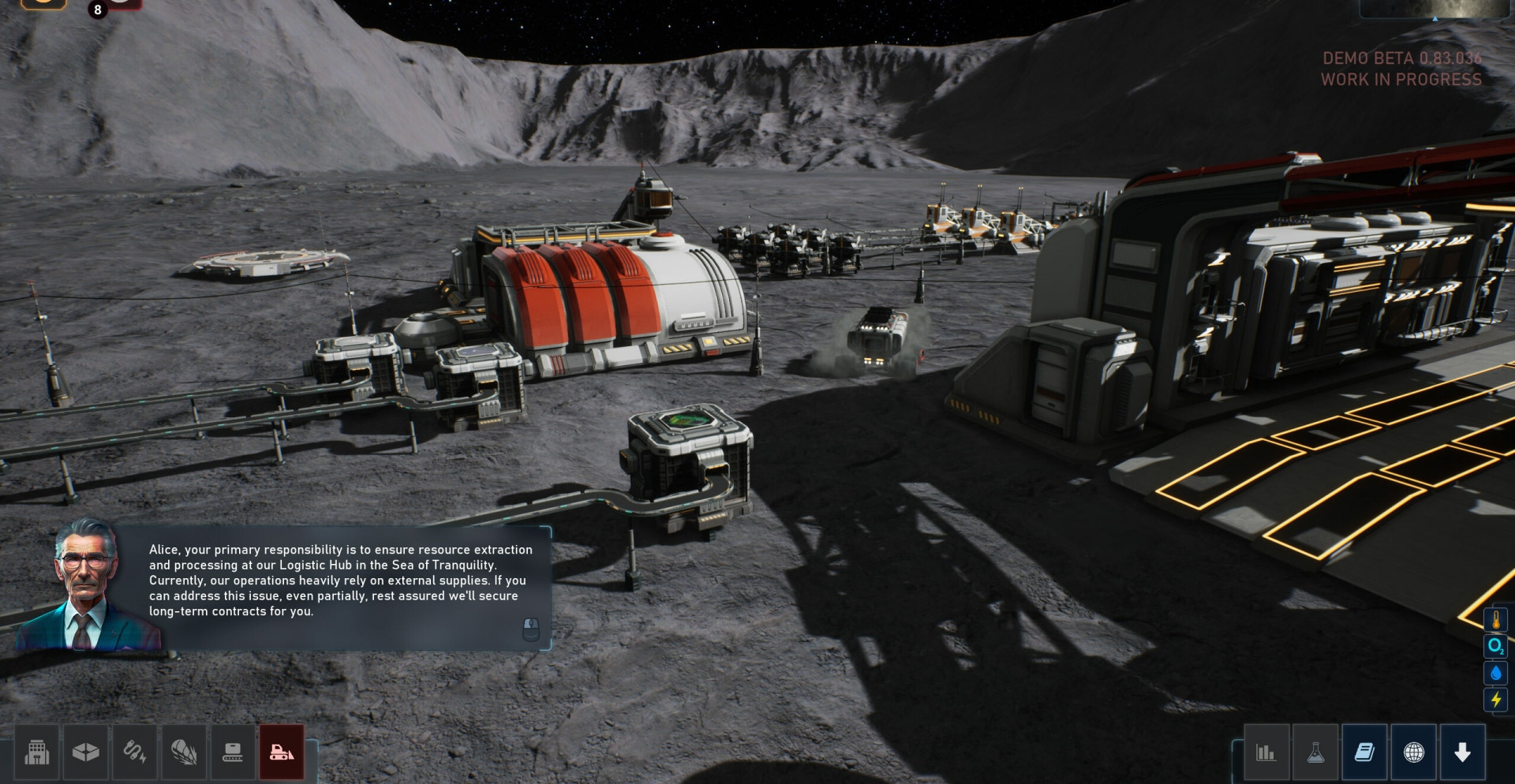Viewport: 1515px width, 784px height.
Task: Open the research flask panel
Action: click(1315, 752)
